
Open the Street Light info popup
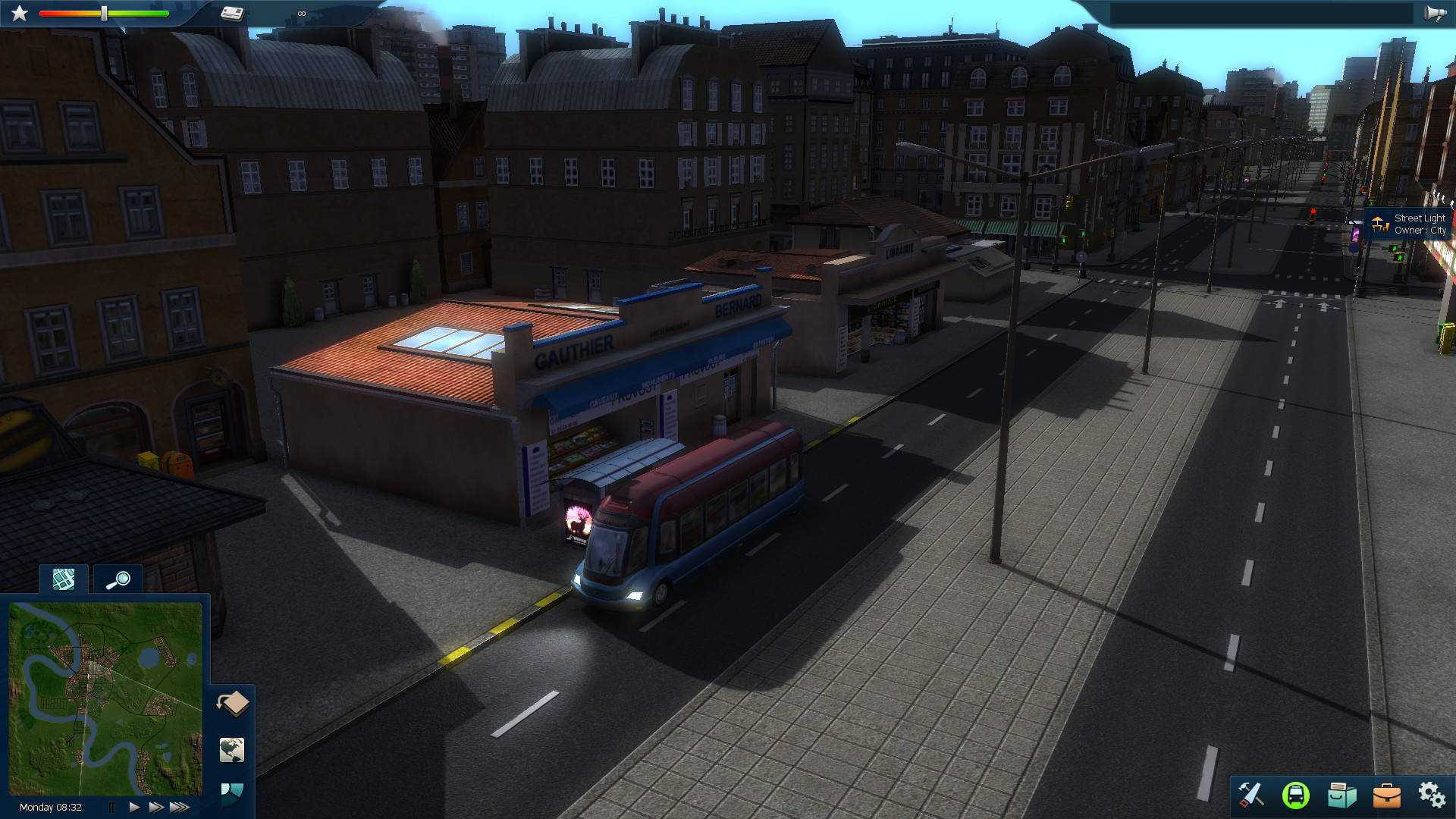click(1409, 224)
